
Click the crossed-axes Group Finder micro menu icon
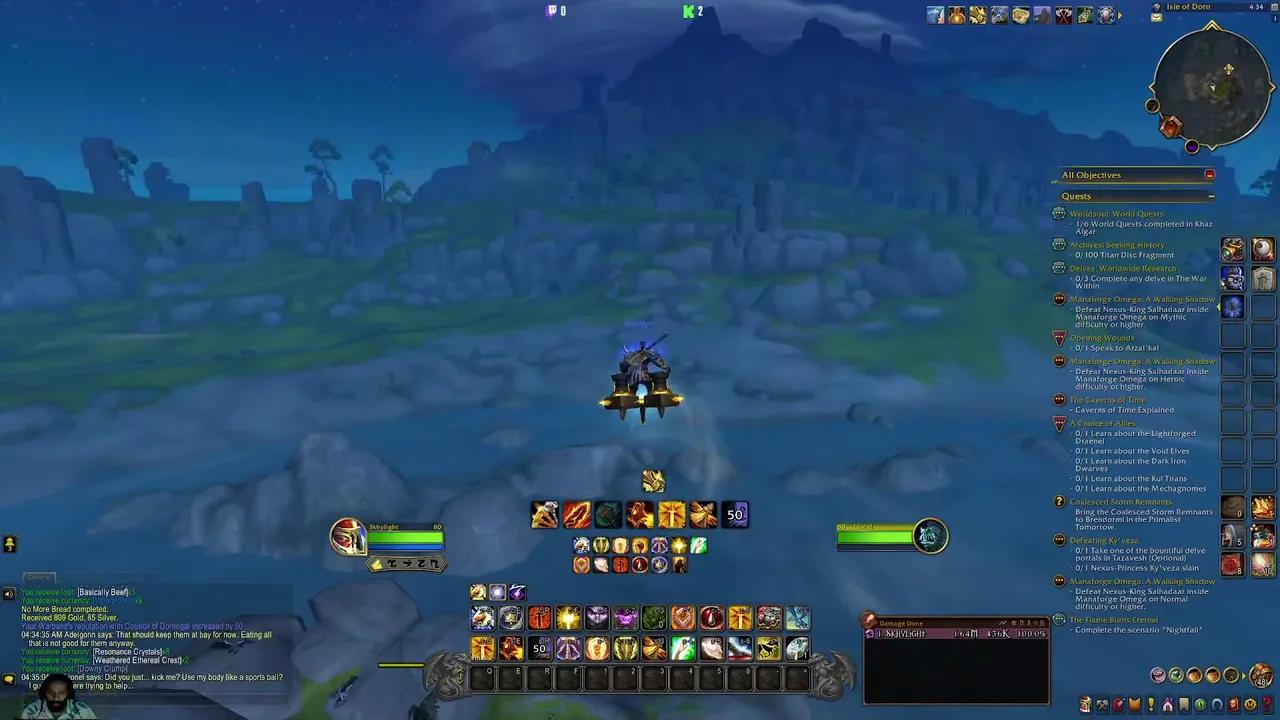coord(1064,15)
